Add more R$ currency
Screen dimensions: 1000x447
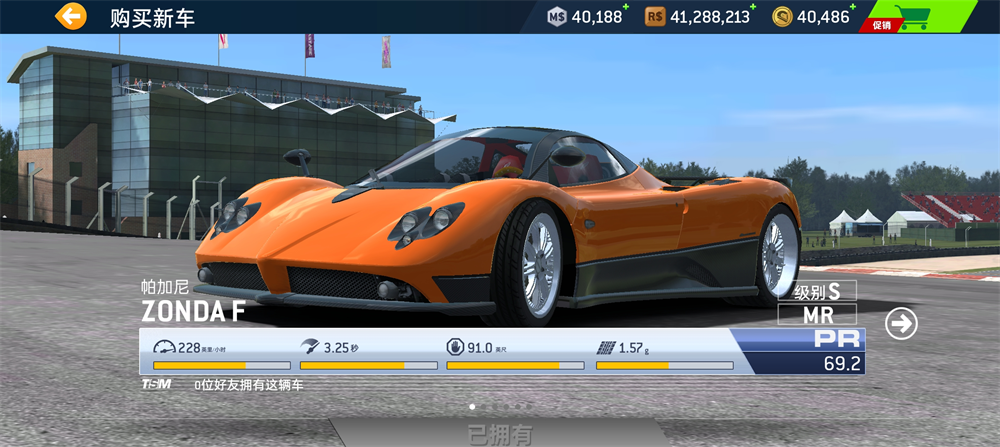click(x=754, y=8)
